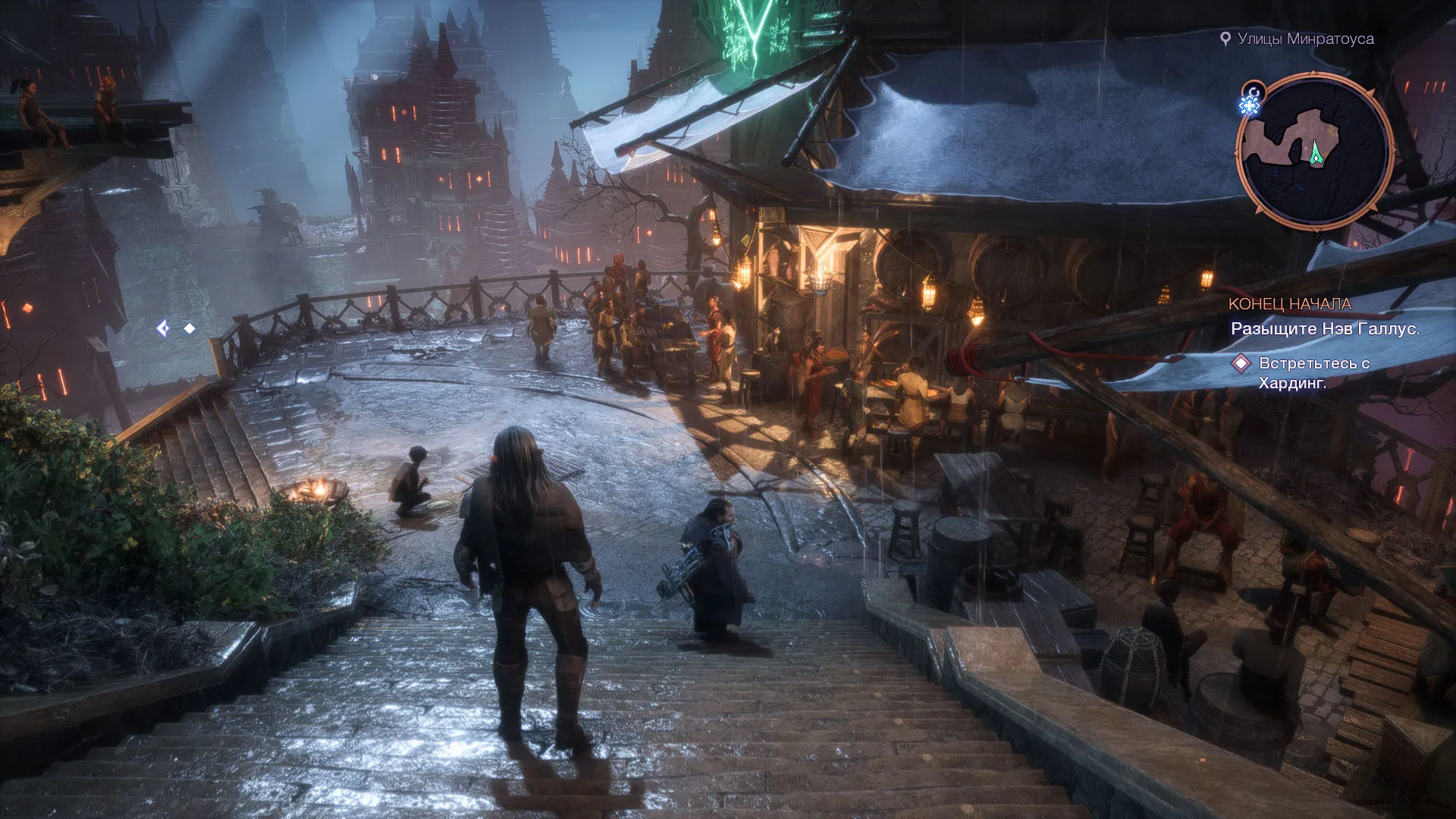Click the blue glowing icon on minimap rim
This screenshot has height=819, width=1456.
[1250, 103]
